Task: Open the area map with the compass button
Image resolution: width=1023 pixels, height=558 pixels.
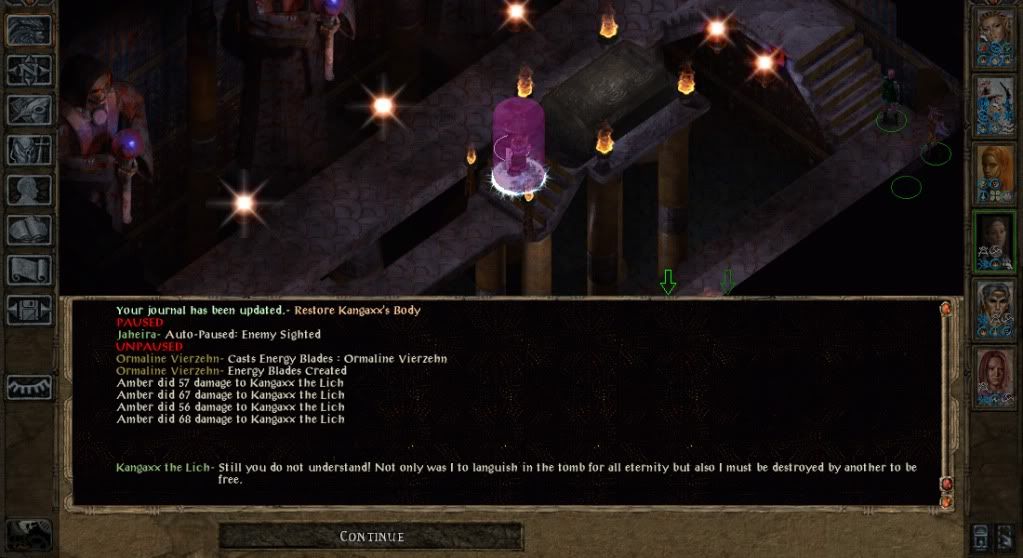Action: (x=29, y=70)
